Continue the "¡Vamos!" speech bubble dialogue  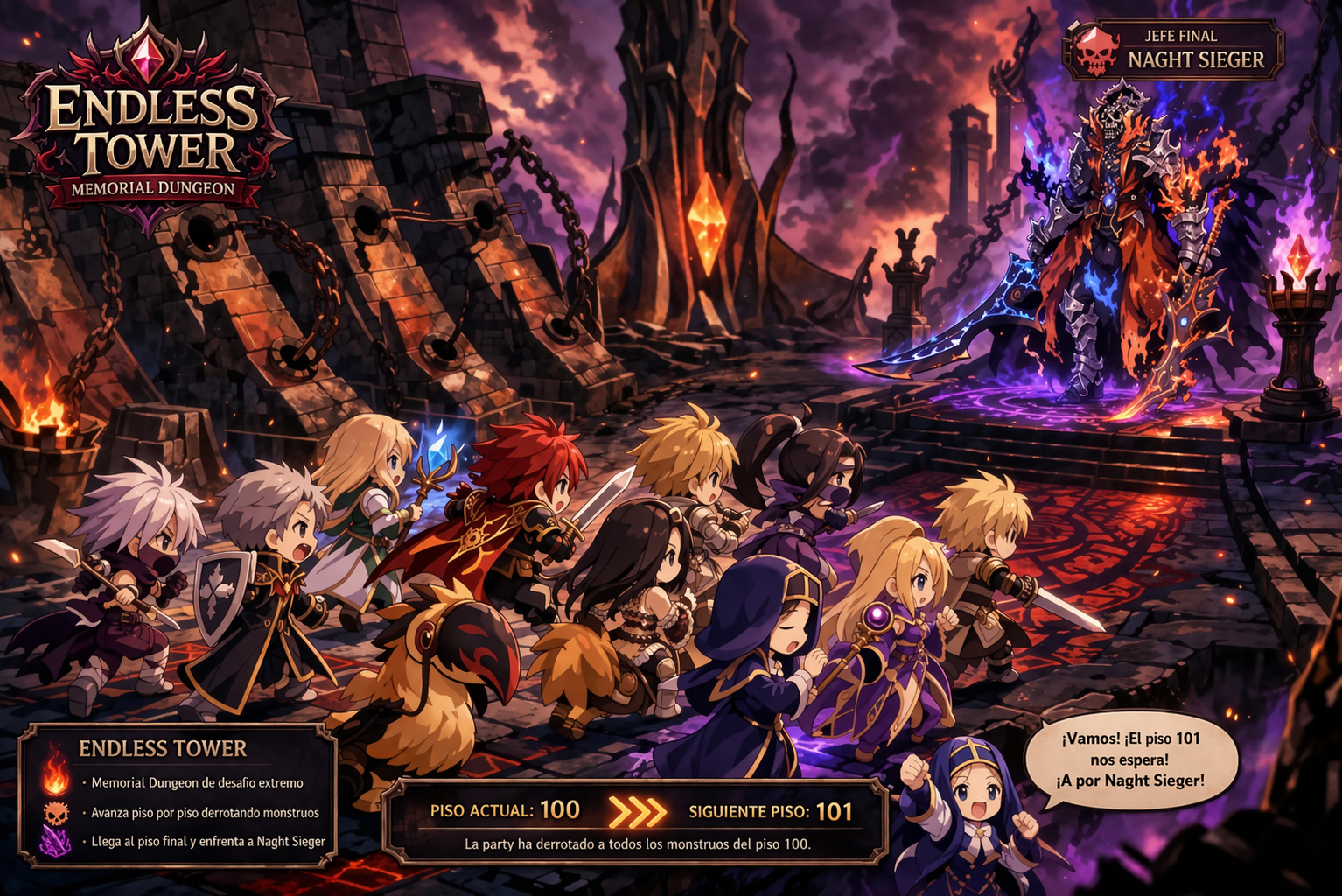click(x=1131, y=759)
